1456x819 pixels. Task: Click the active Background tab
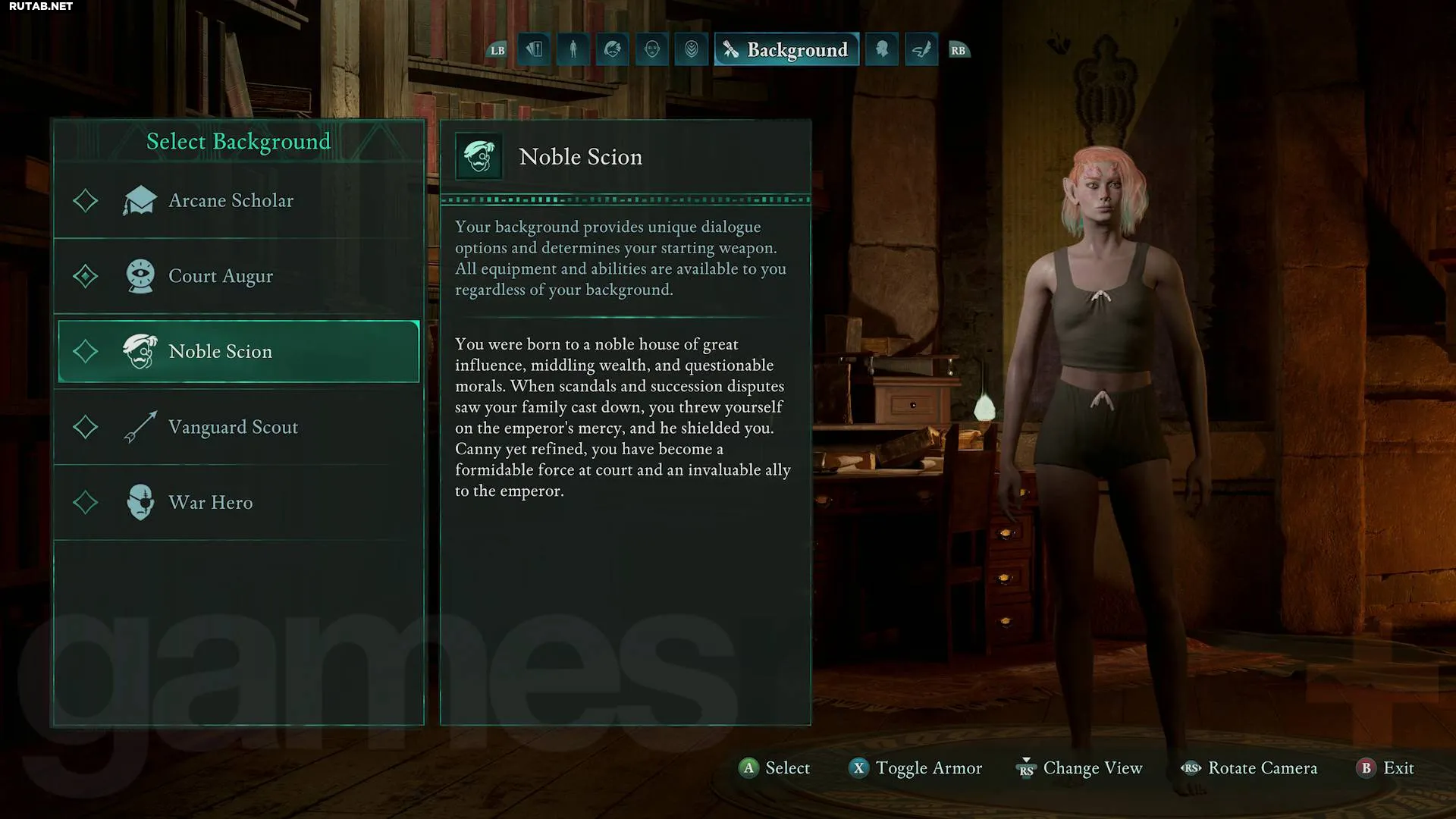click(x=786, y=50)
